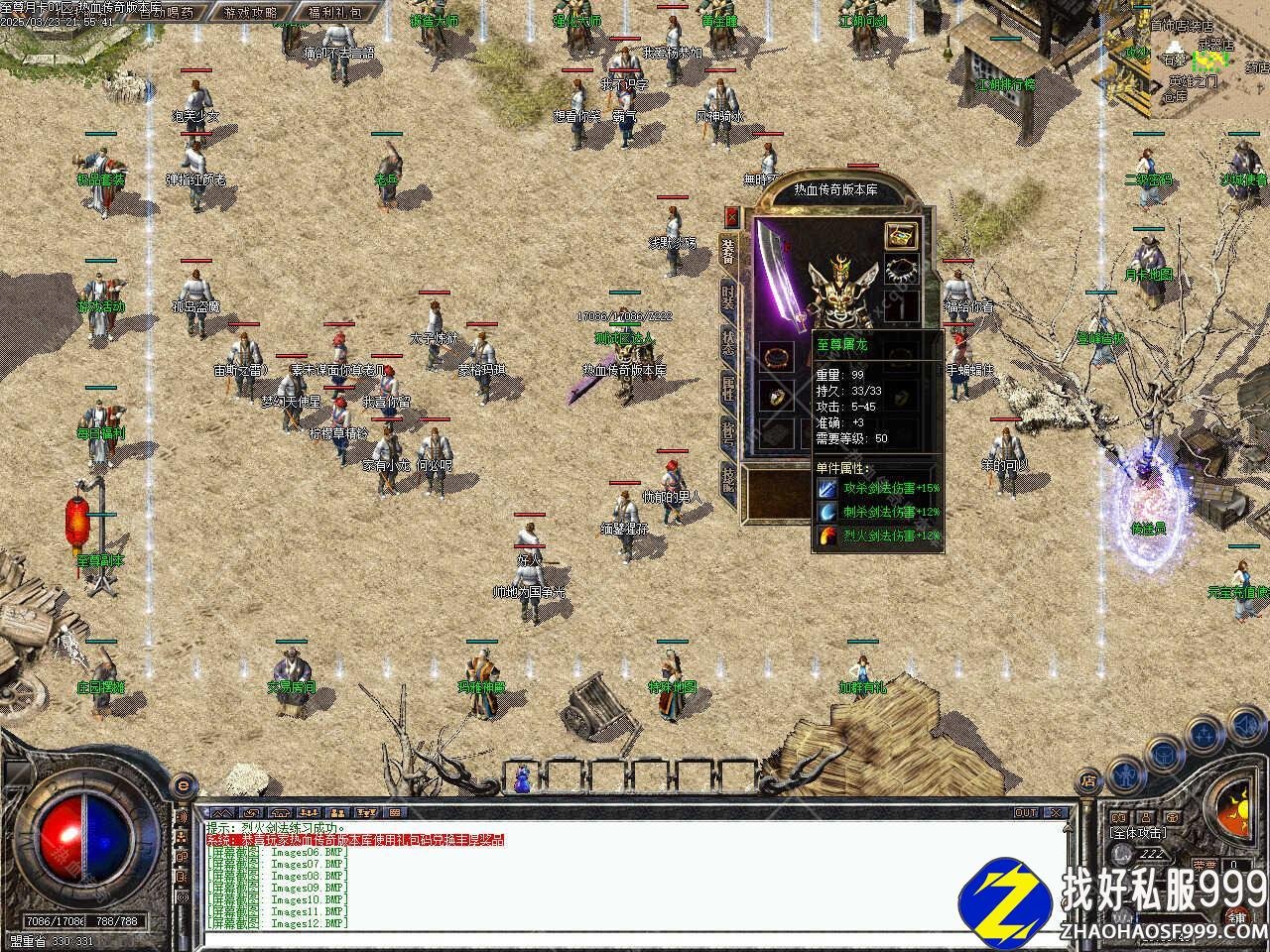The image size is (1270, 952).
Task: Open the 游戏攻略 game guide
Action: coord(250,13)
